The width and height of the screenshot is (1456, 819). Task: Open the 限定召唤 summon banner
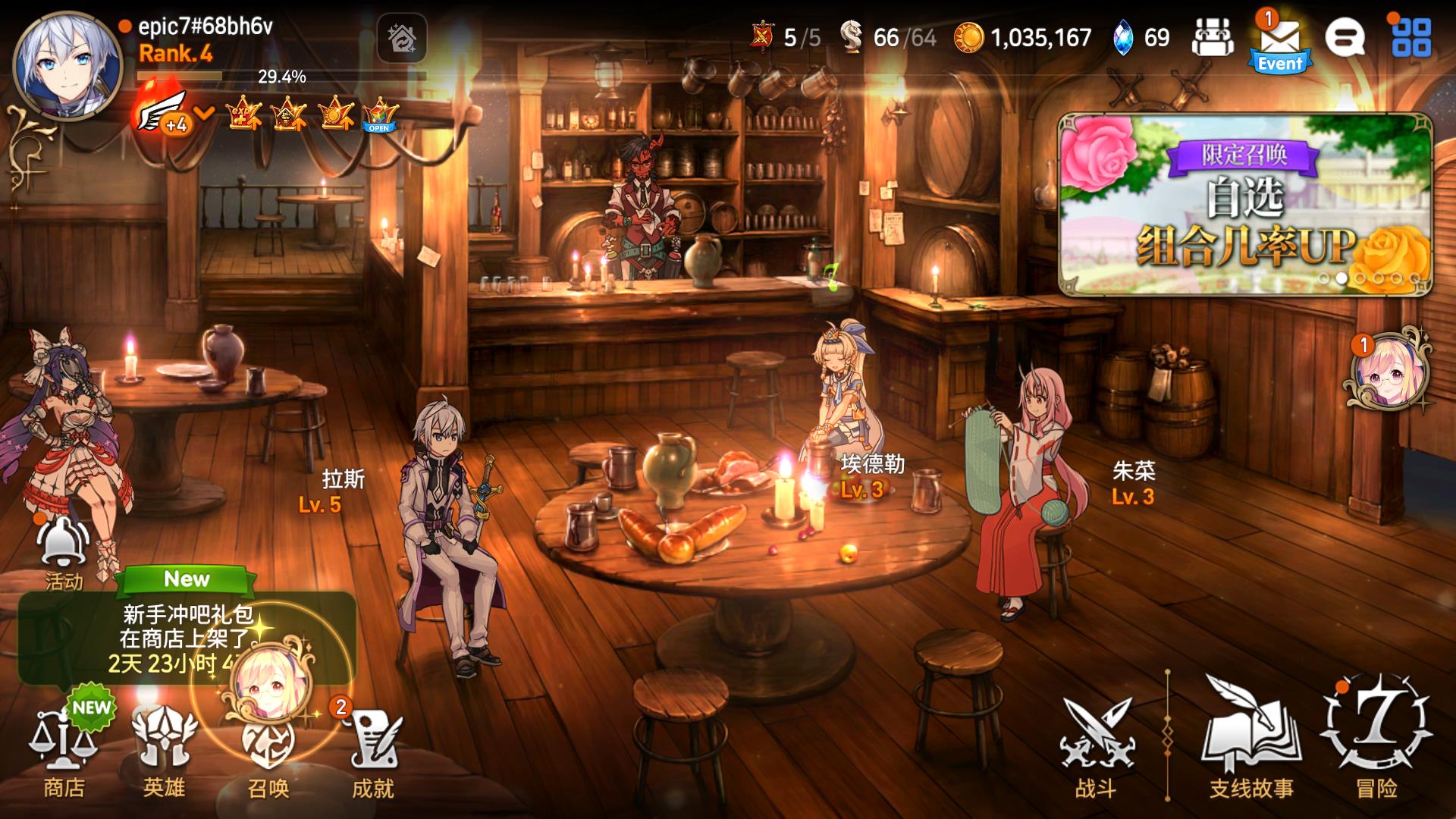pyautogui.click(x=1245, y=203)
